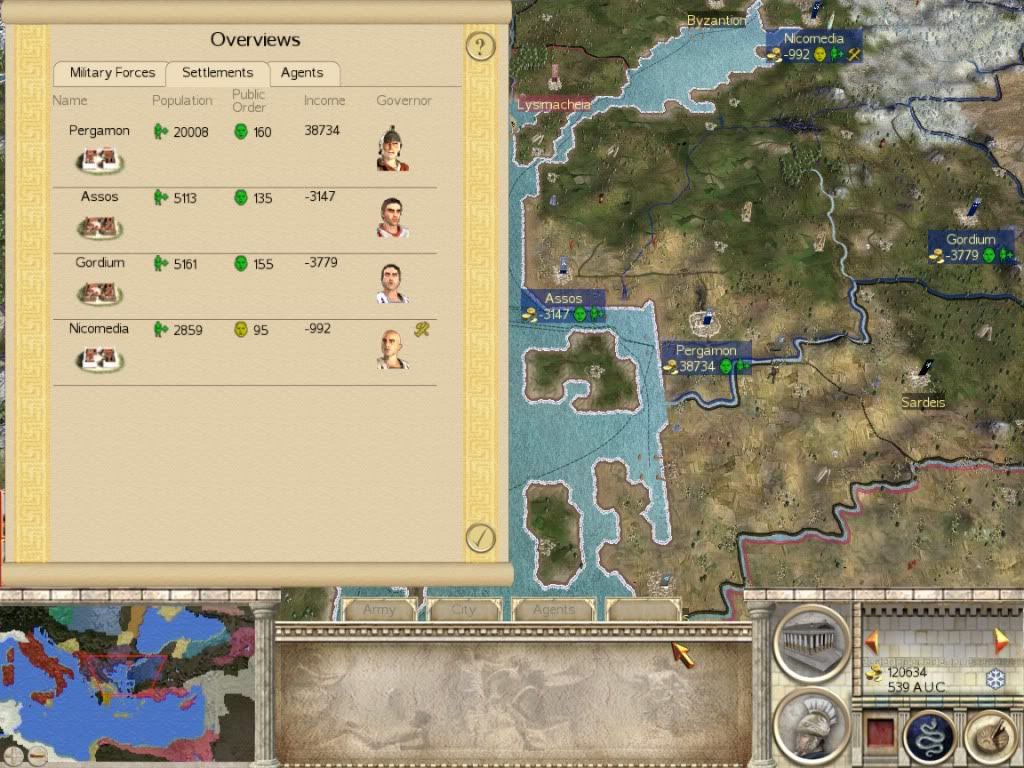The width and height of the screenshot is (1024, 768).
Task: Click the campaign minimap
Action: 125,680
